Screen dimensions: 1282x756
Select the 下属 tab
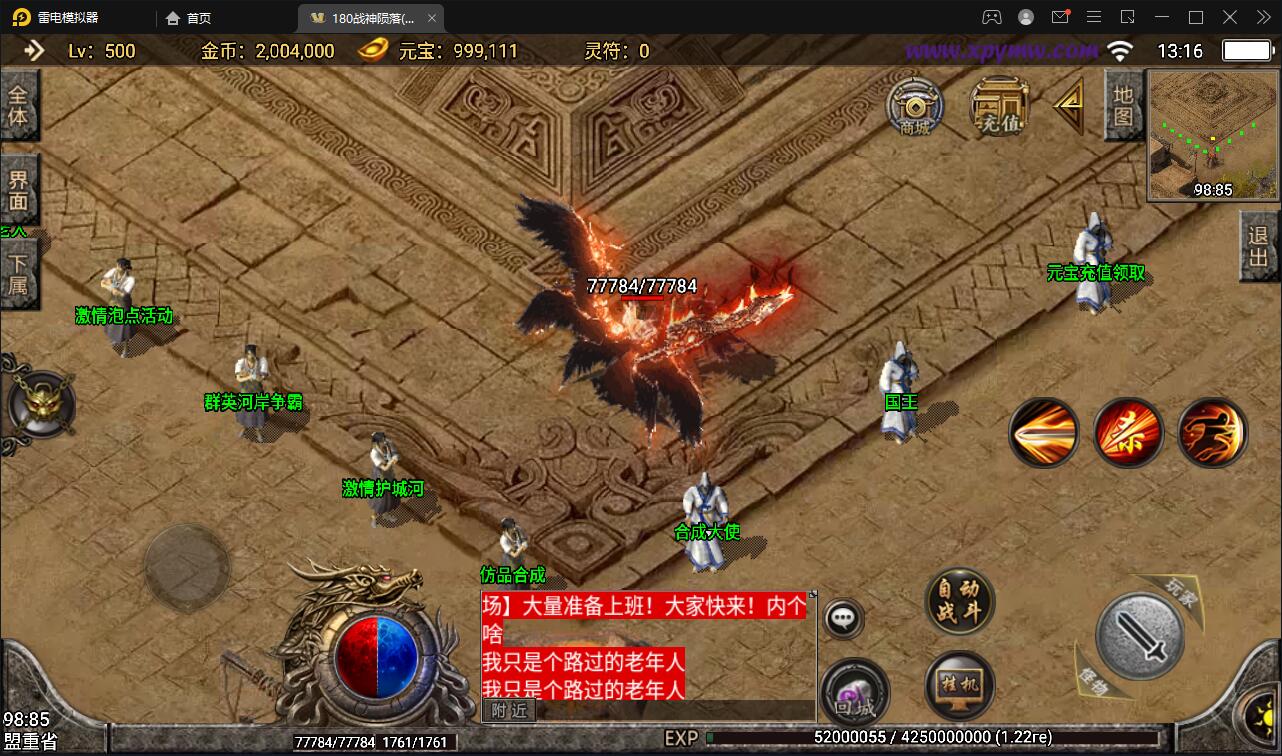point(19,272)
